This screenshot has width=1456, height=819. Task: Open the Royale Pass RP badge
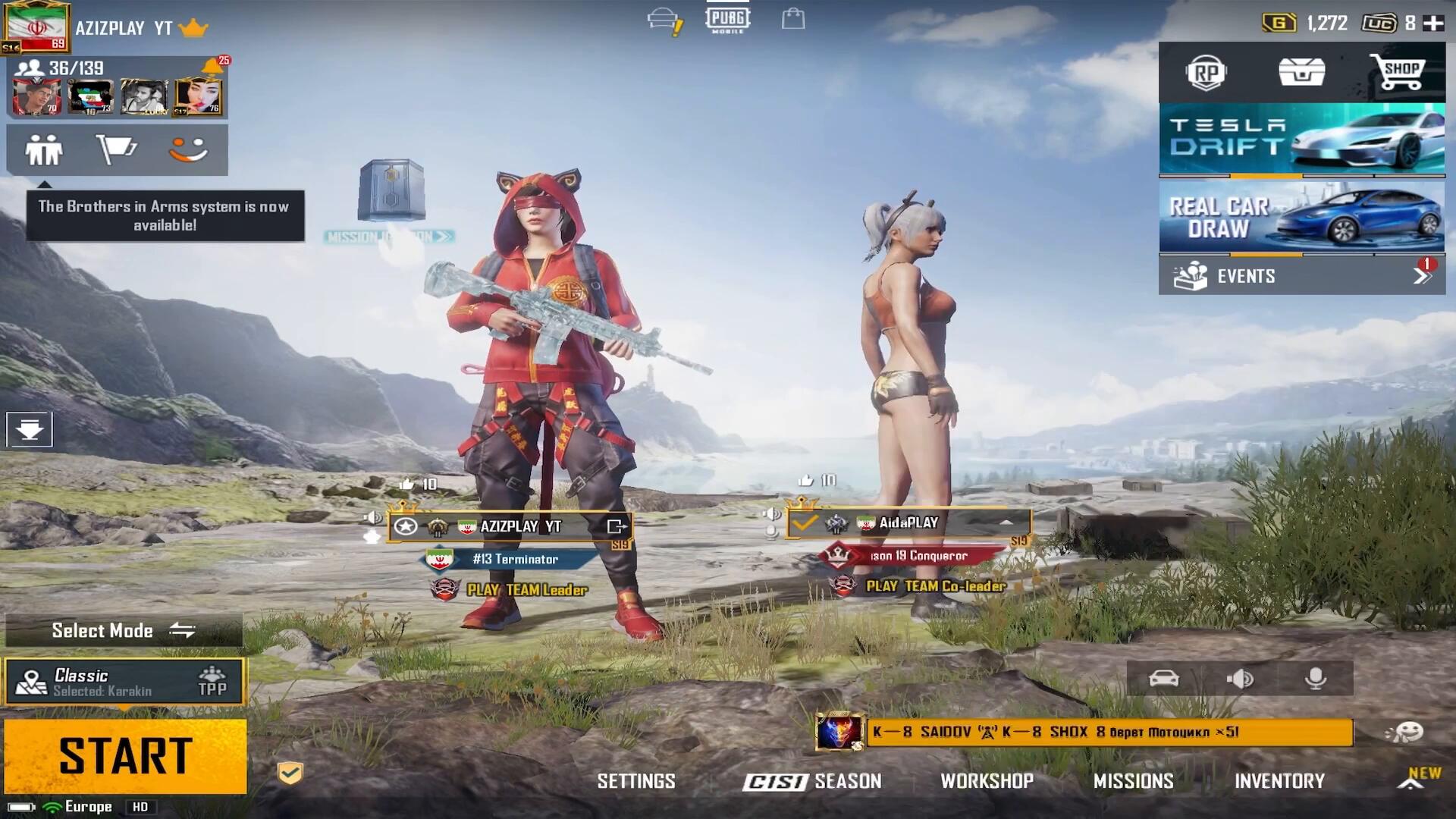(x=1206, y=73)
